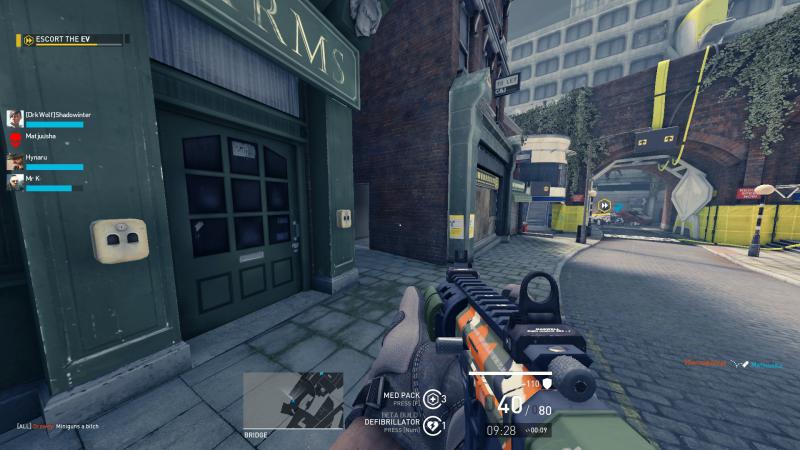Click the yellow EV objective waypoint marker
The height and width of the screenshot is (450, 800).
tap(604, 207)
